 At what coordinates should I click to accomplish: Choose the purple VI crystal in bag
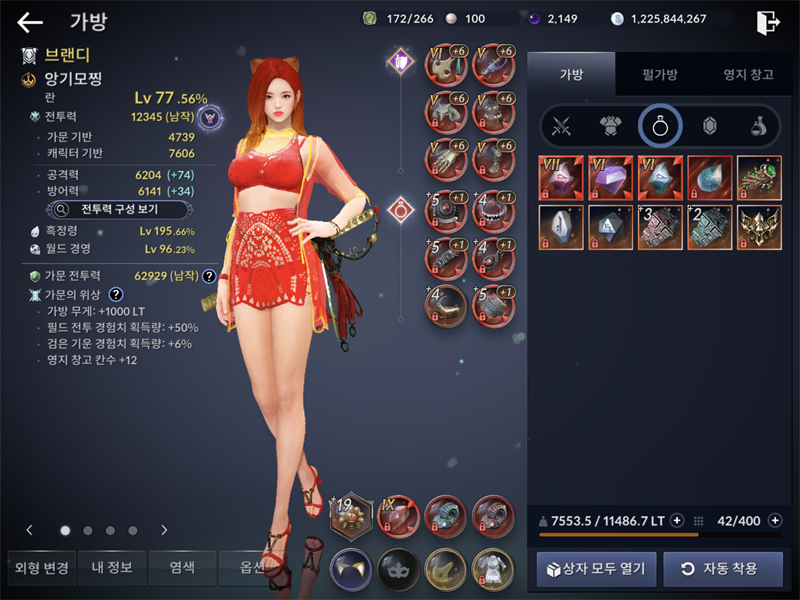610,177
